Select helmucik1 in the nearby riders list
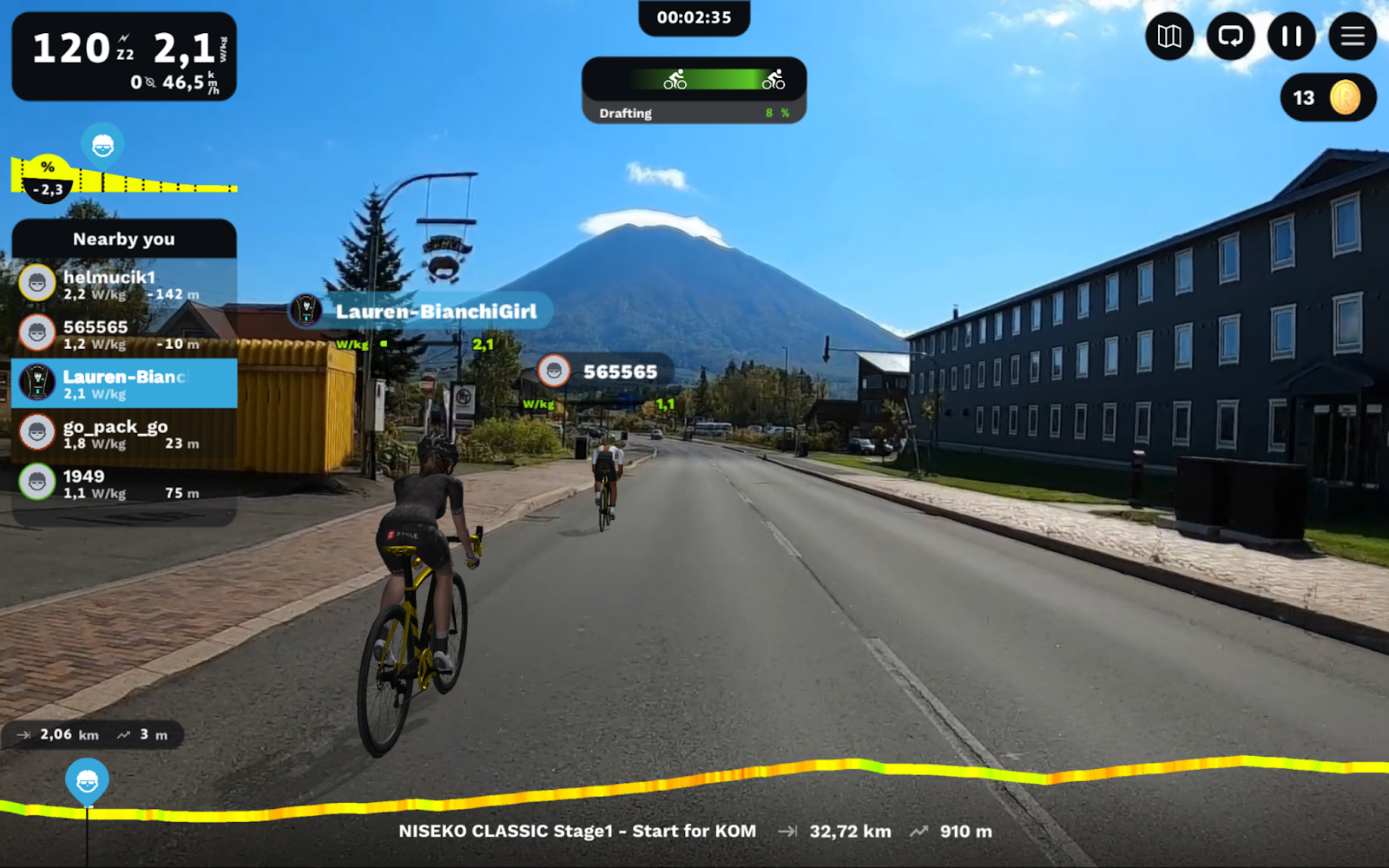The height and width of the screenshot is (868, 1389). [124, 284]
